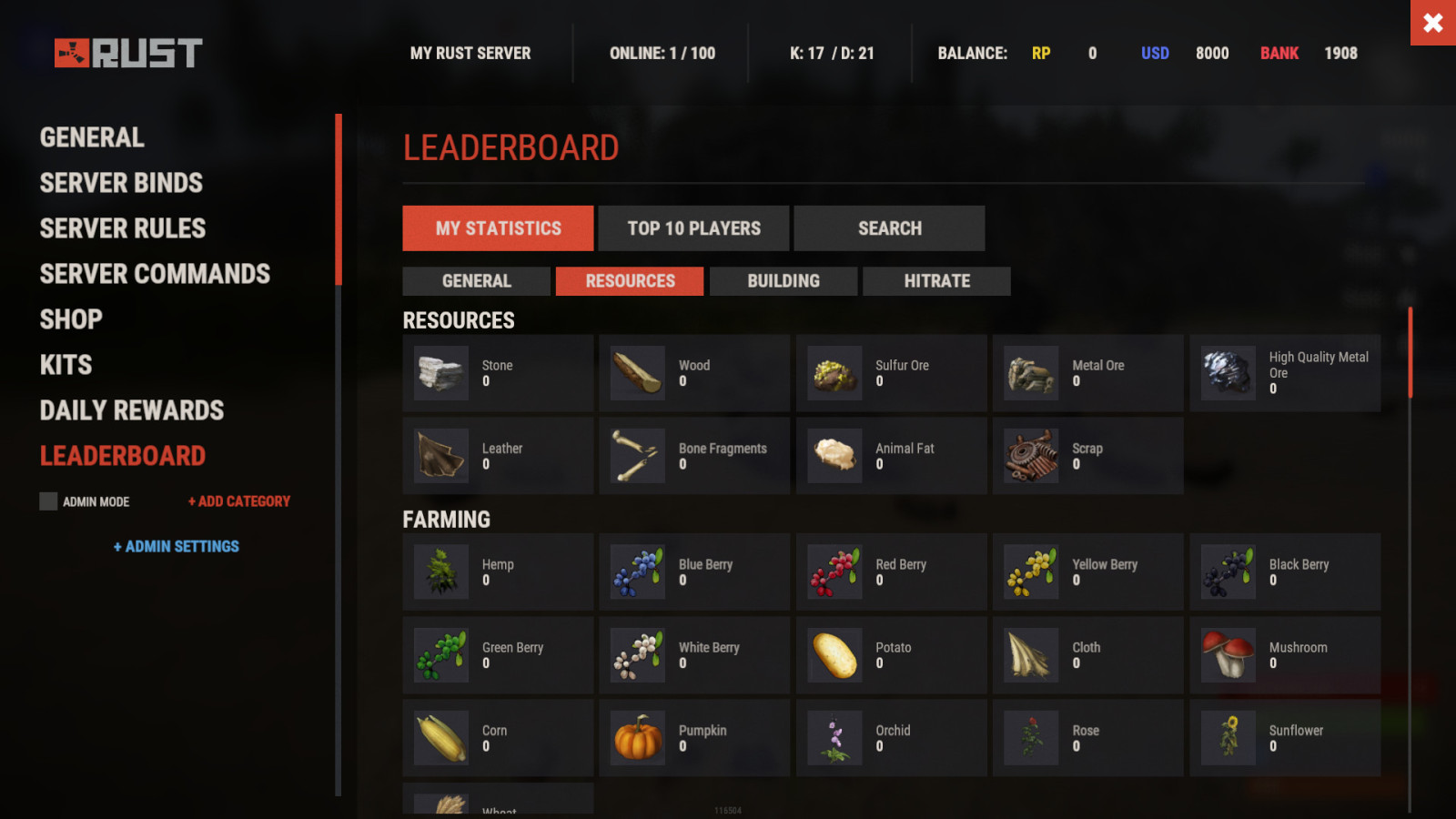Switch to the Building sub-tab
The image size is (1456, 819).
coord(784,280)
